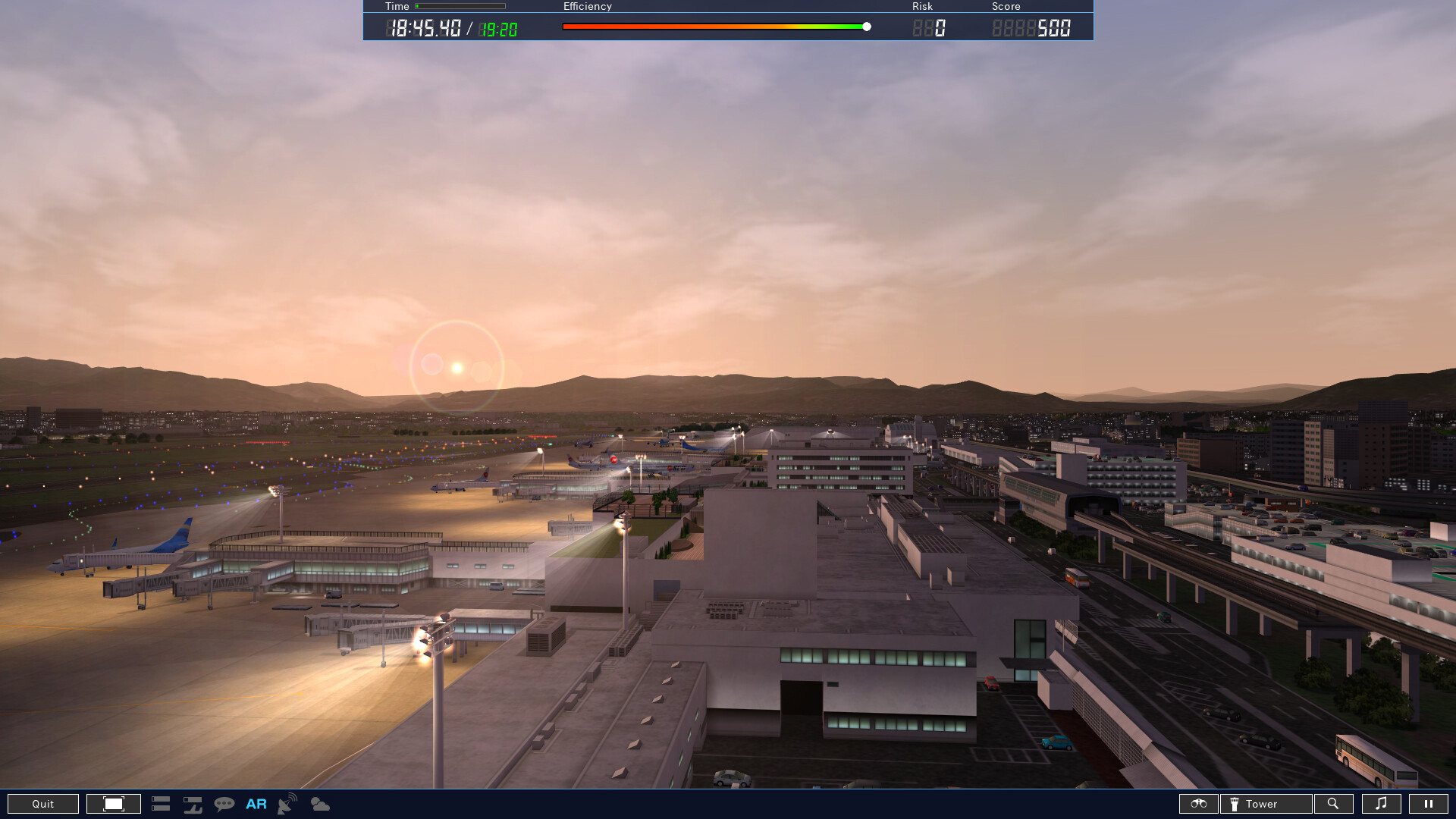
Task: Disable the AR overlay toggle
Action: [256, 804]
